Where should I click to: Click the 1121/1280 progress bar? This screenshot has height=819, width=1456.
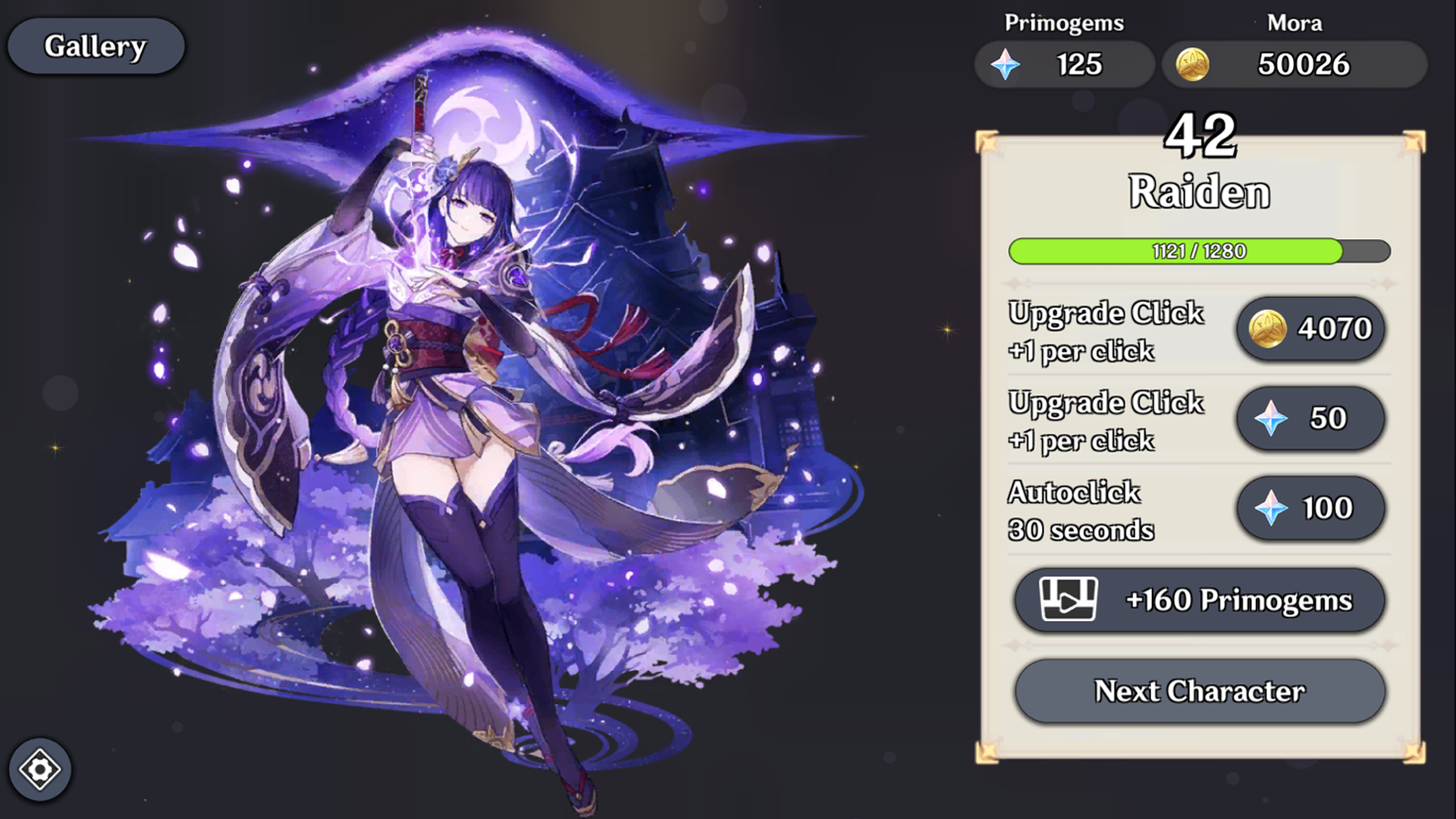1200,251
